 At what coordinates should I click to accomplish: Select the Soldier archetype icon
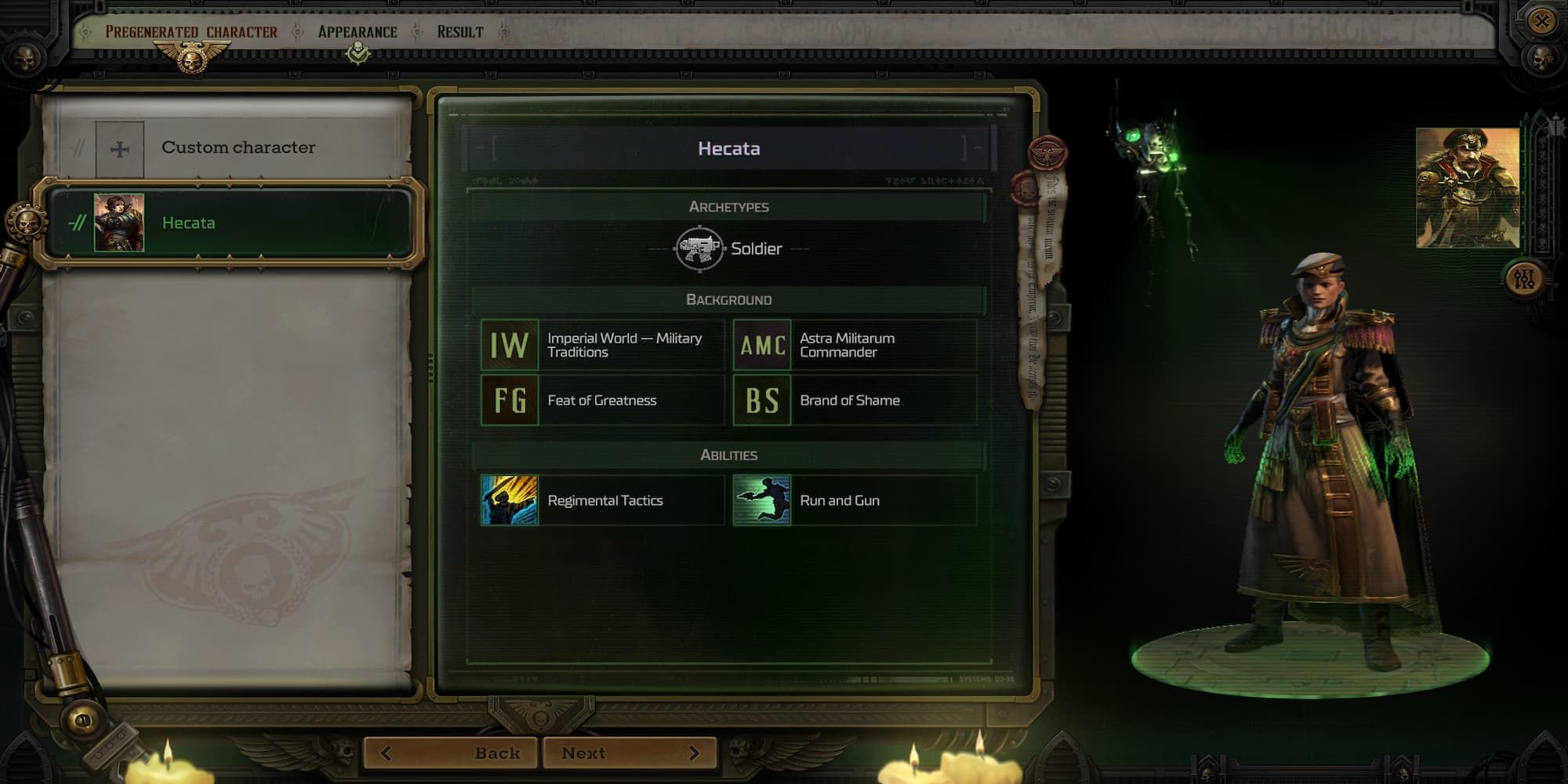coord(698,249)
